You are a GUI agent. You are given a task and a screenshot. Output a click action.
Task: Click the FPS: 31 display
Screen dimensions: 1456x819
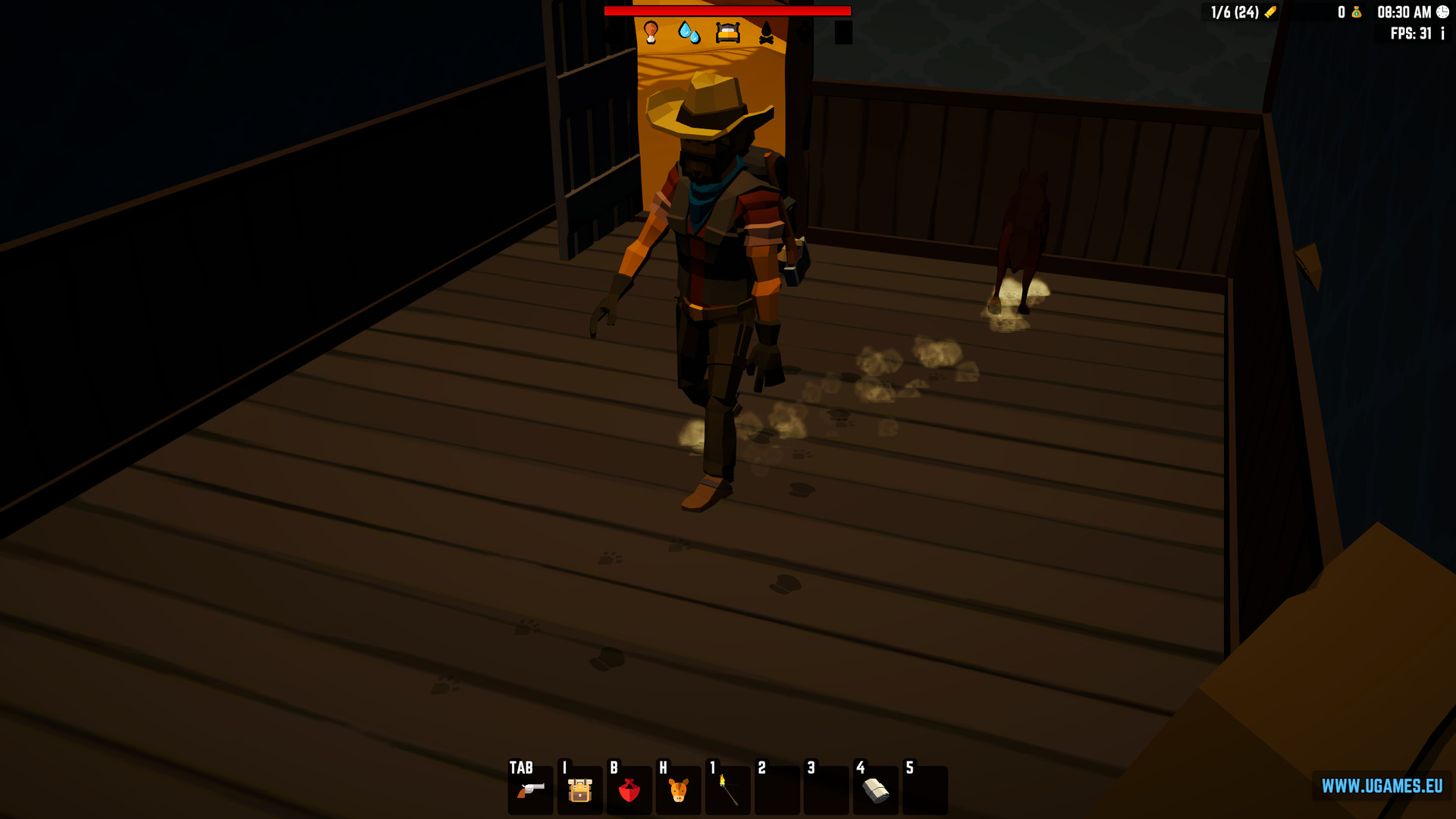[x=1412, y=33]
